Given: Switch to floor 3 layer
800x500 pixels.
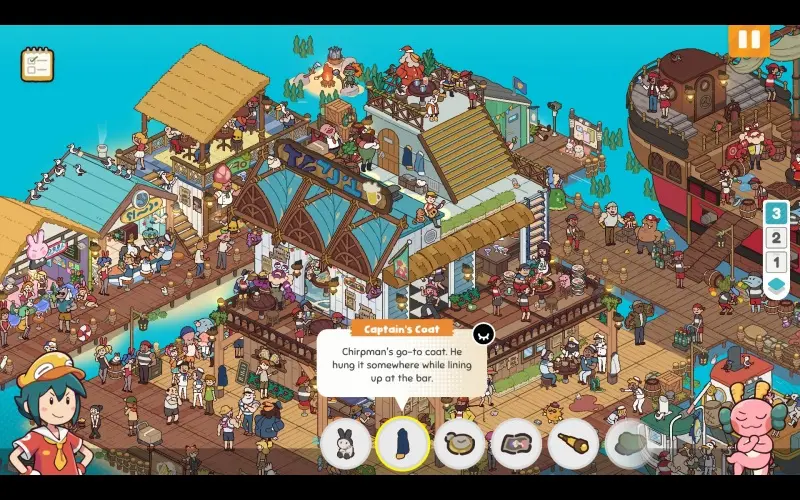Looking at the screenshot, I should click(x=776, y=213).
